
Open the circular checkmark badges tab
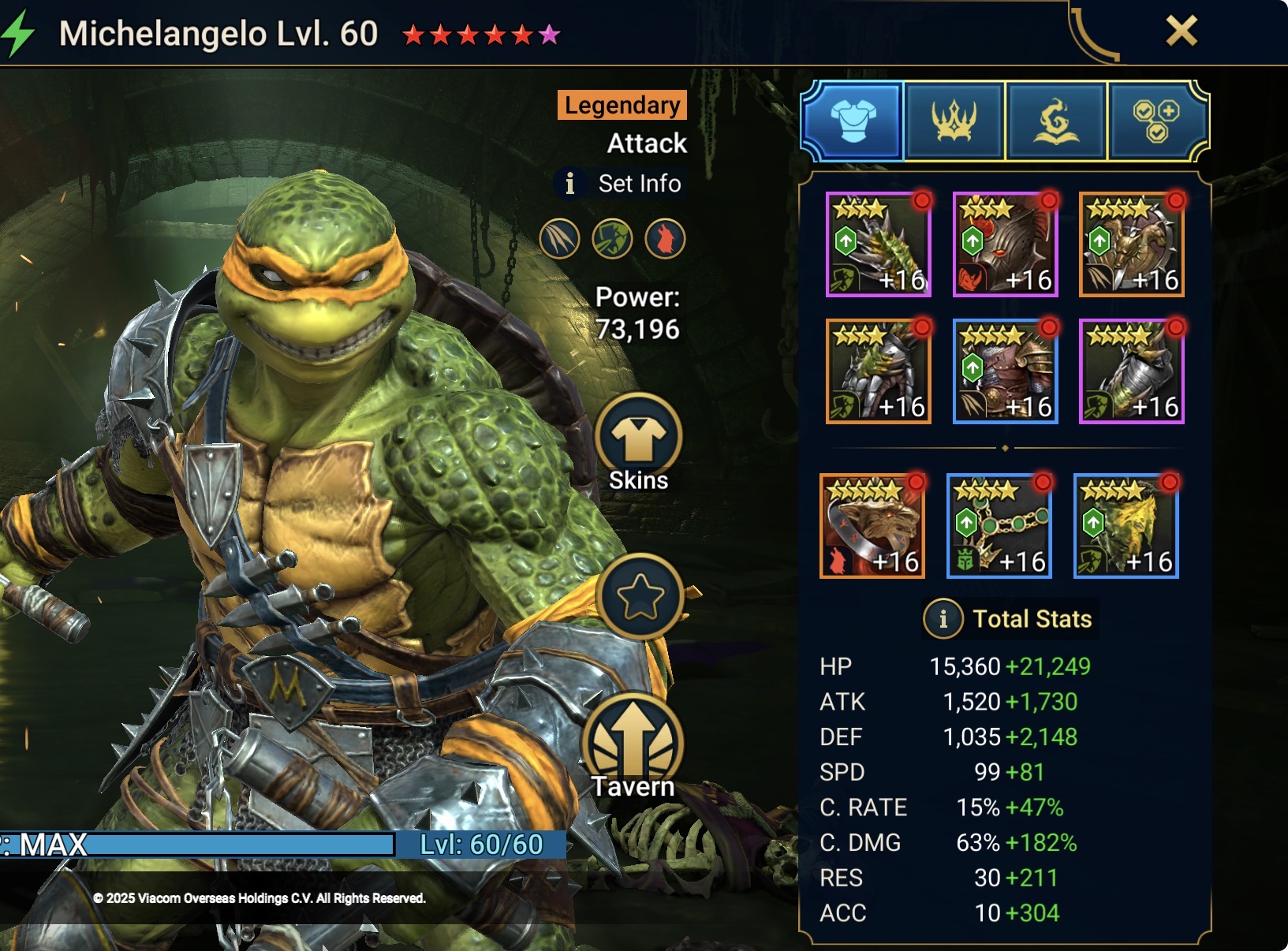coord(1156,121)
